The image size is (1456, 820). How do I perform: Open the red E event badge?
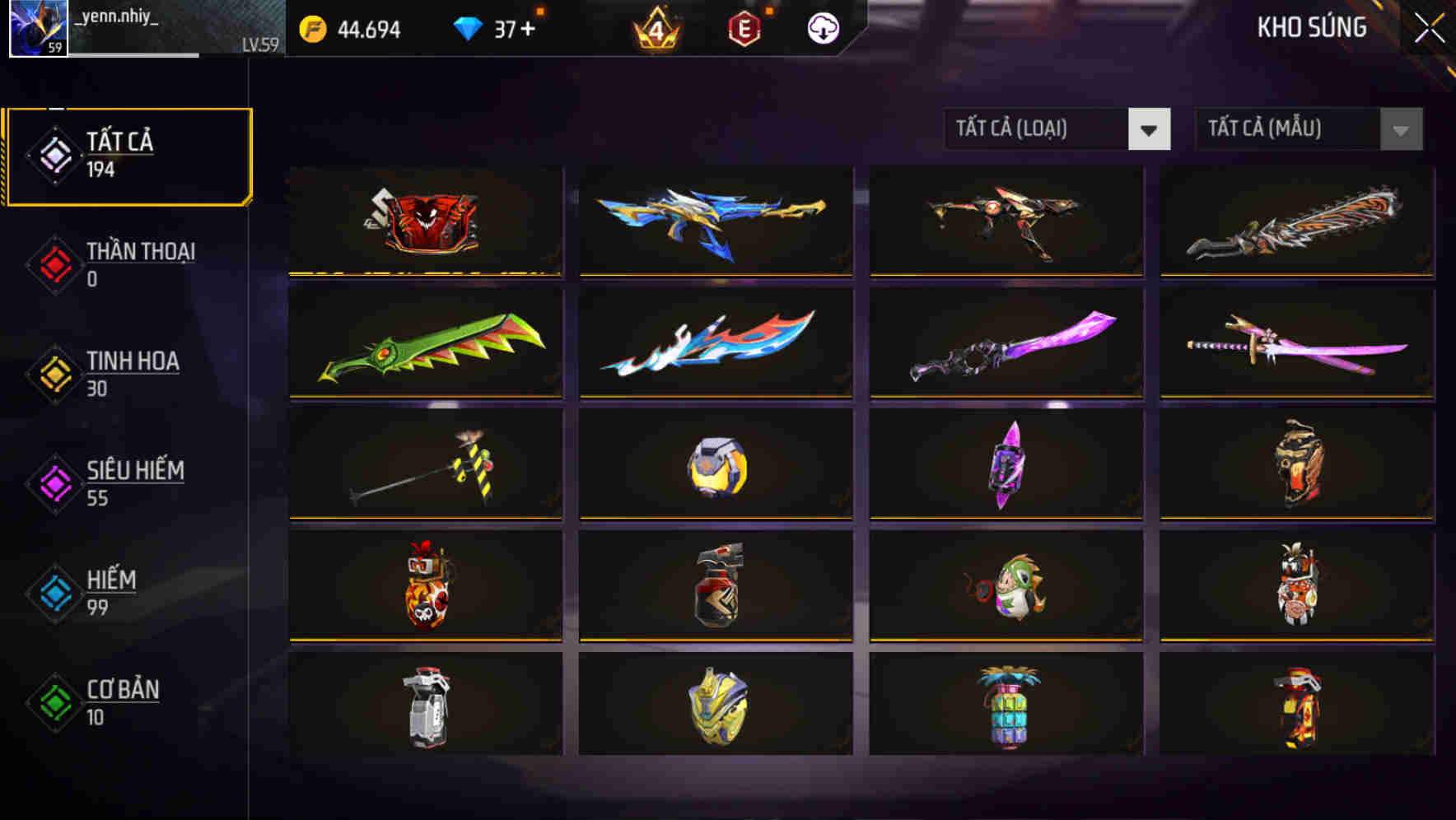742,27
